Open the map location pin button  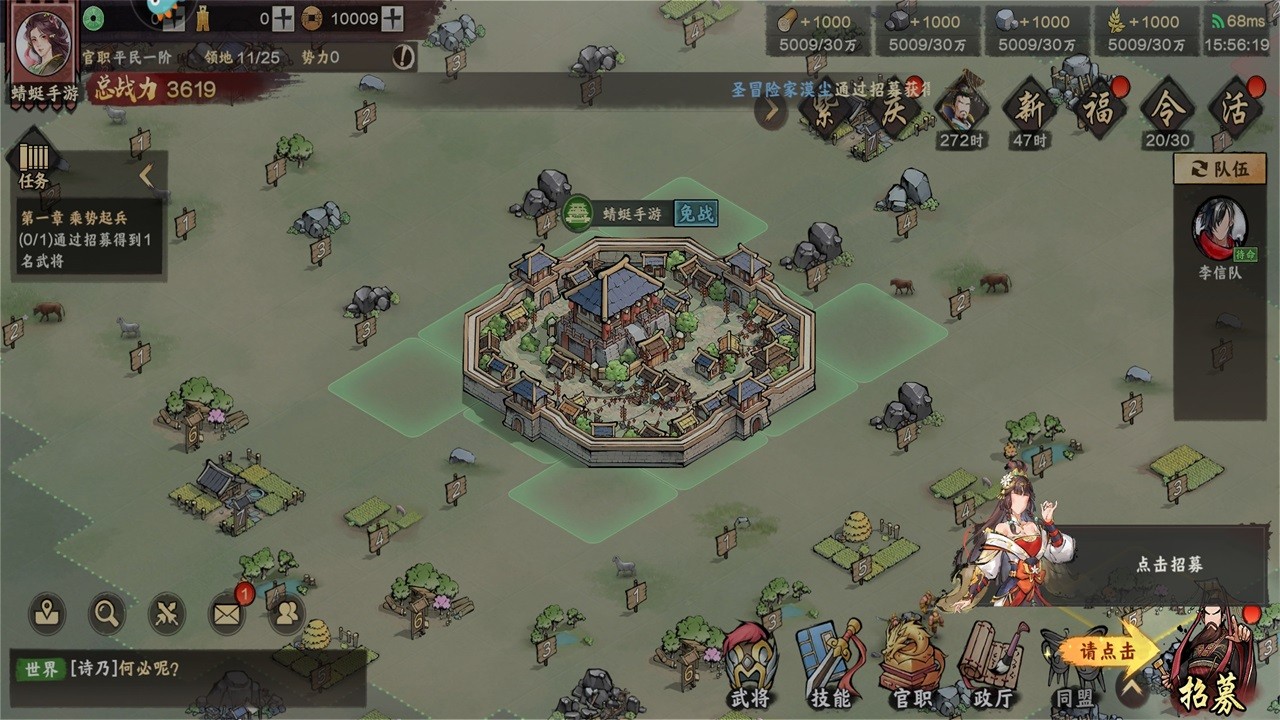(47, 613)
